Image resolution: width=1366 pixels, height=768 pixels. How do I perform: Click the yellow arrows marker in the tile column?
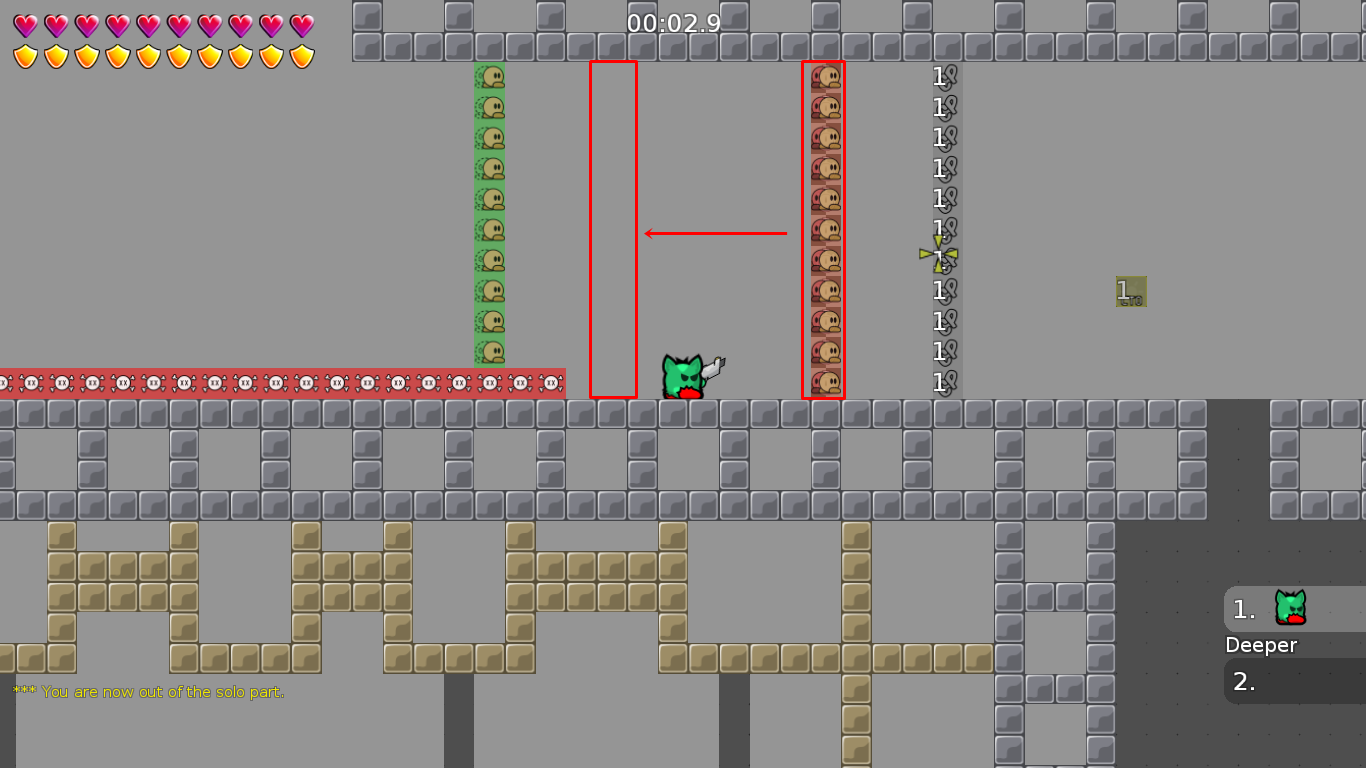pos(938,255)
